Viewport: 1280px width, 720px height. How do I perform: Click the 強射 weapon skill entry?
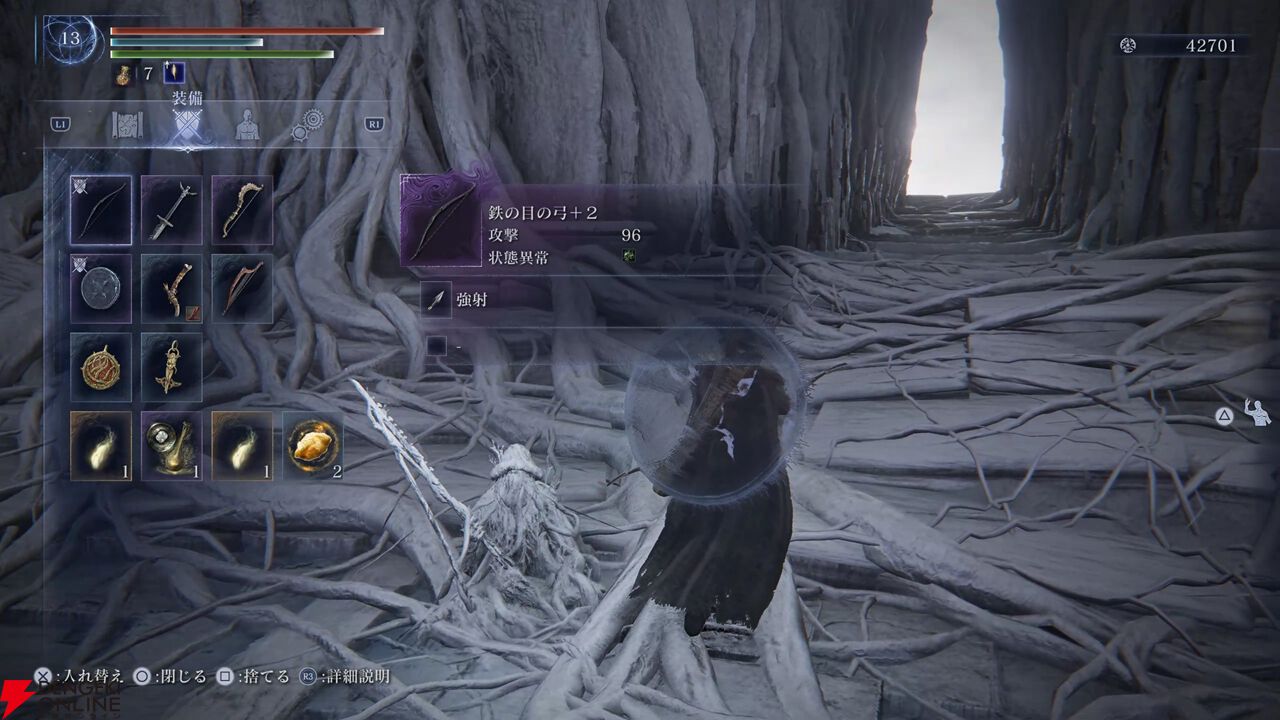(x=471, y=299)
